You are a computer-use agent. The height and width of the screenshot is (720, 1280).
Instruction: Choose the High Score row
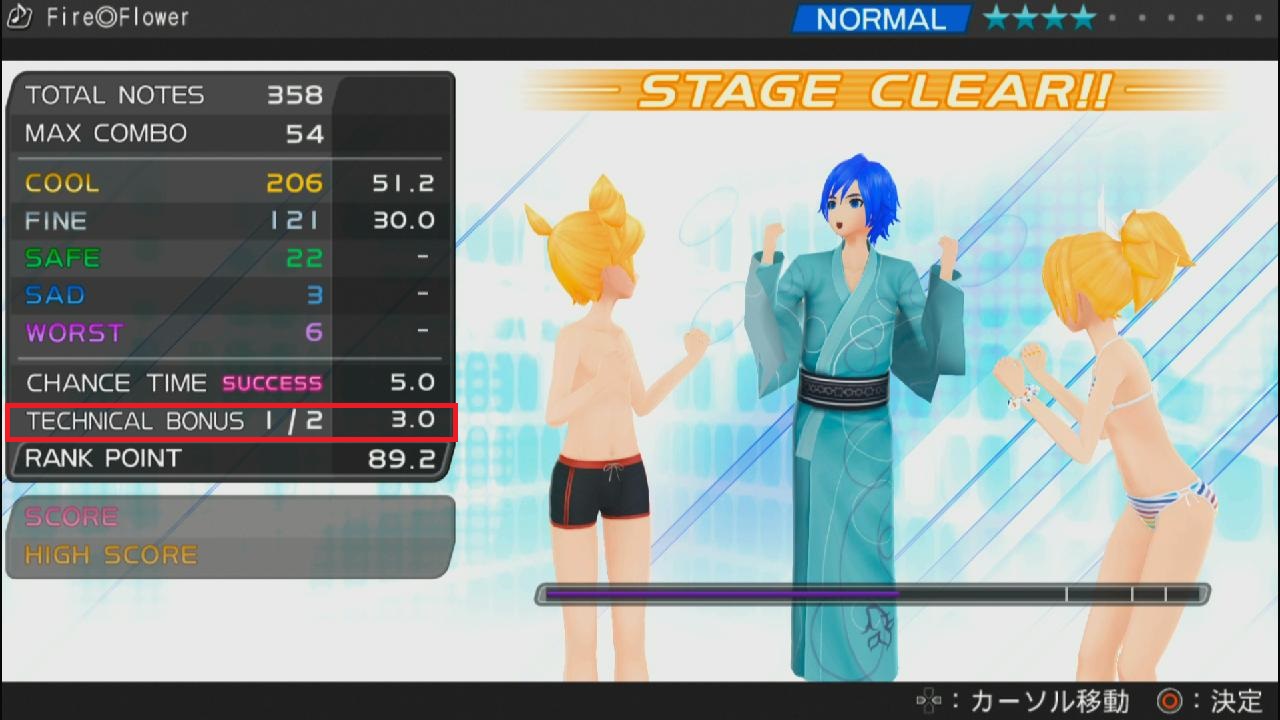click(230, 555)
